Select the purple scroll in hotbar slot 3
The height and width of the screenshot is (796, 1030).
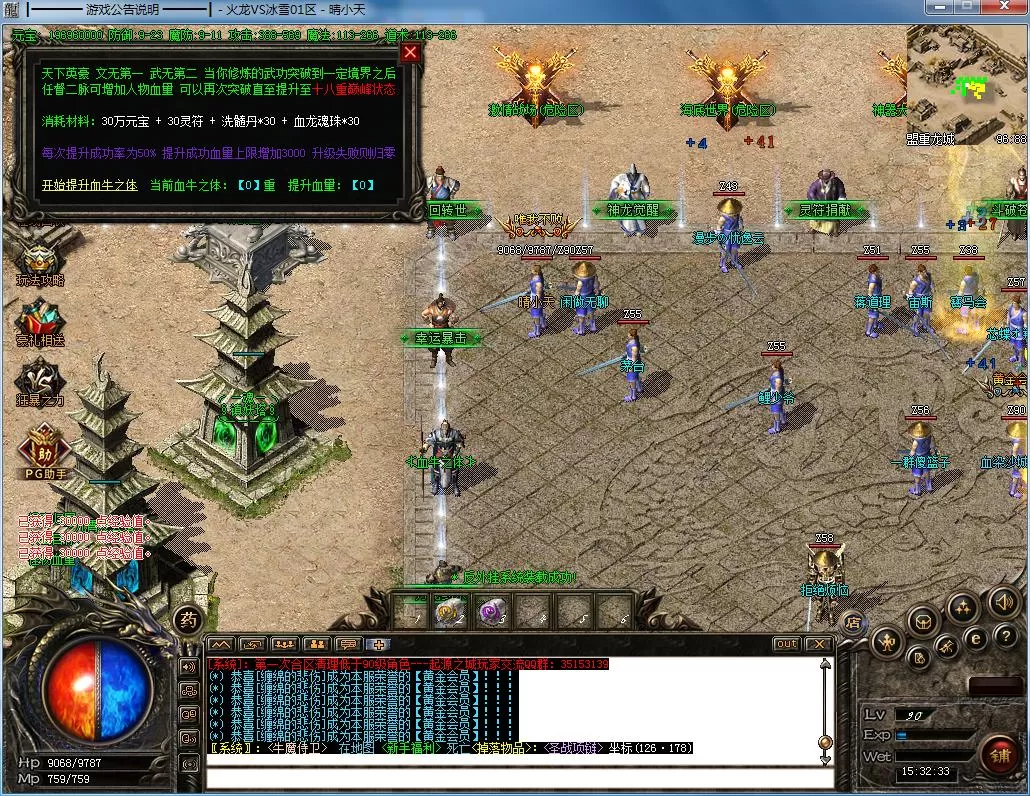pos(490,609)
